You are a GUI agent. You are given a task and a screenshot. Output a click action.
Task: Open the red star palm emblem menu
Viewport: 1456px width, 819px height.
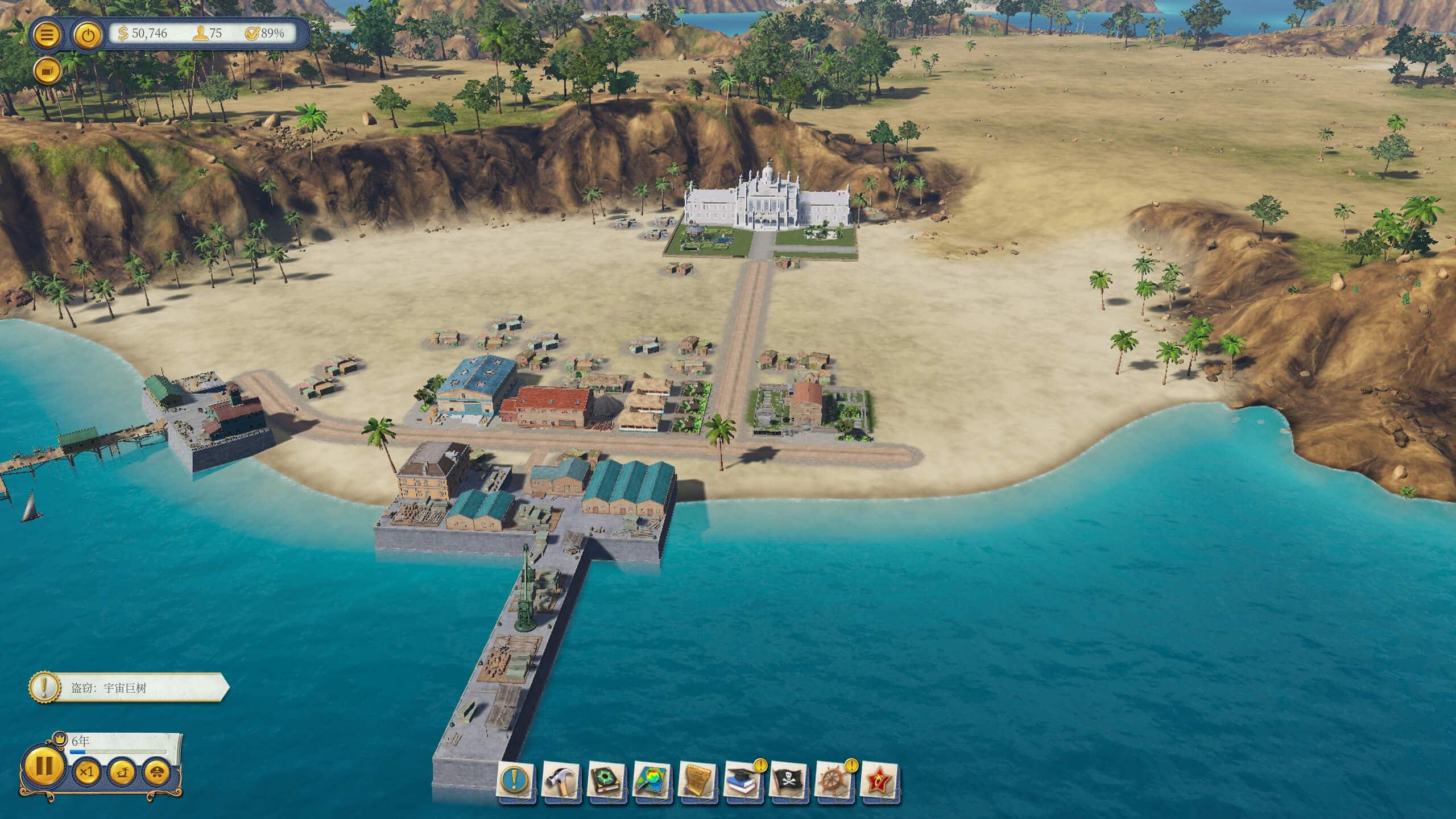pyautogui.click(x=879, y=779)
